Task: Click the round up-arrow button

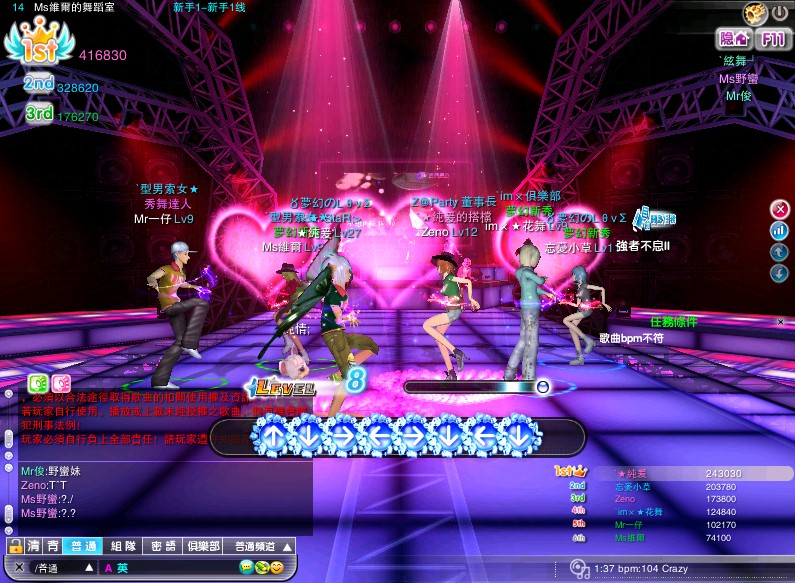Action: [780, 252]
